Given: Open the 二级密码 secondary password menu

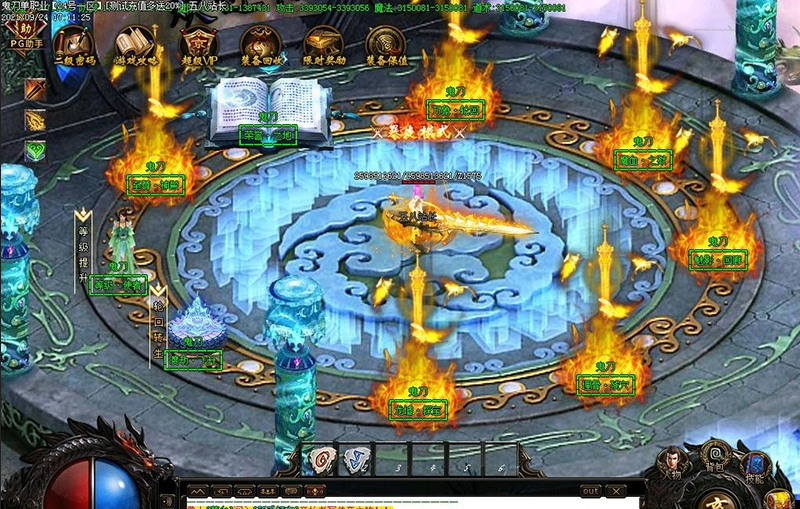Looking at the screenshot, I should 74,47.
